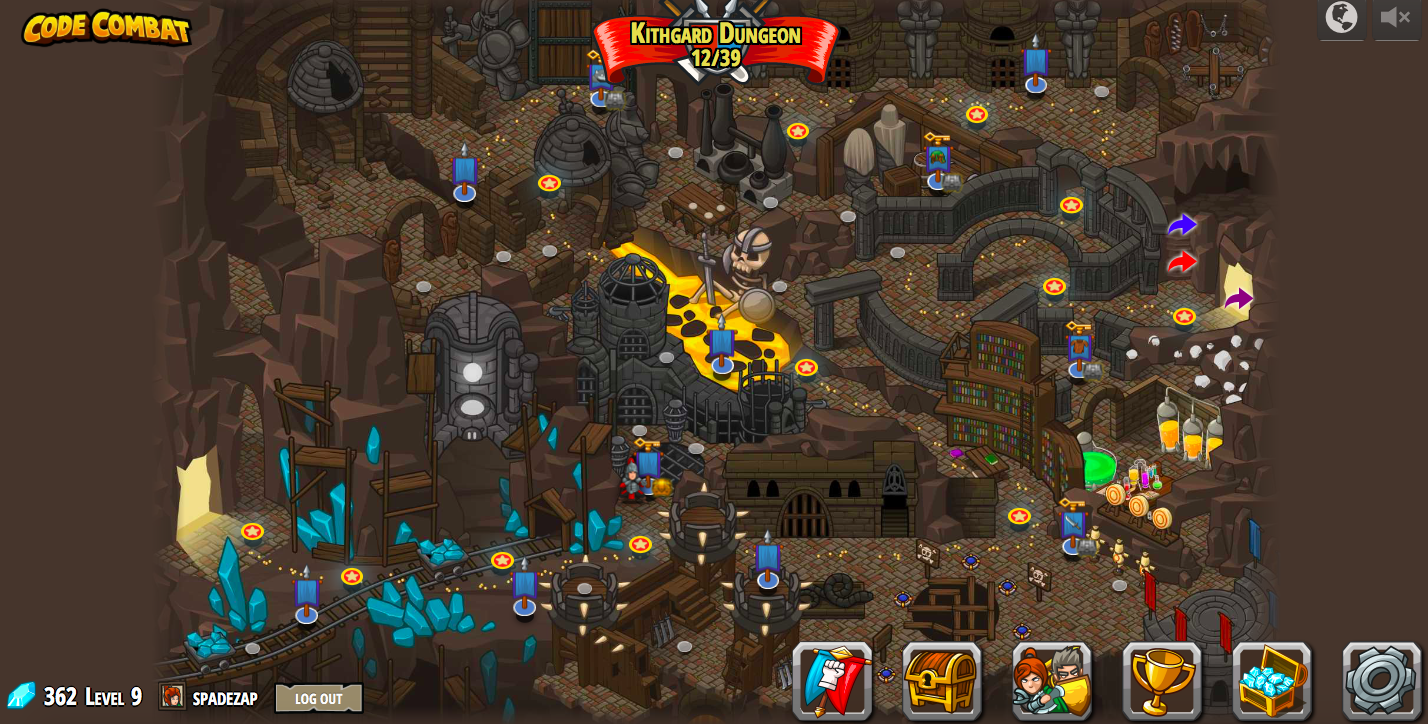Open the items chest menu
Screen dimensions: 1428x724
[942, 681]
